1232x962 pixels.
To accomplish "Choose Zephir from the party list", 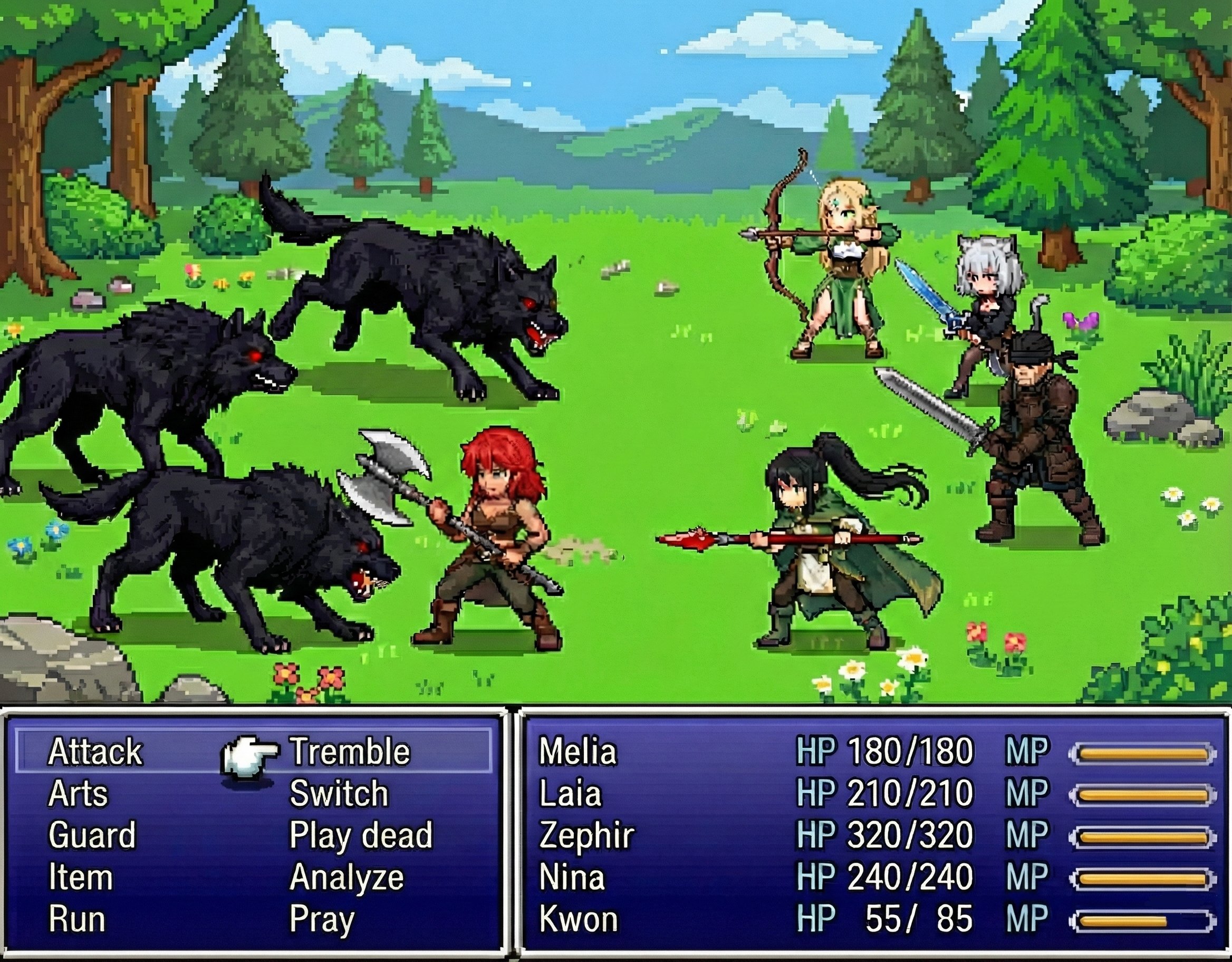I will tap(586, 835).
